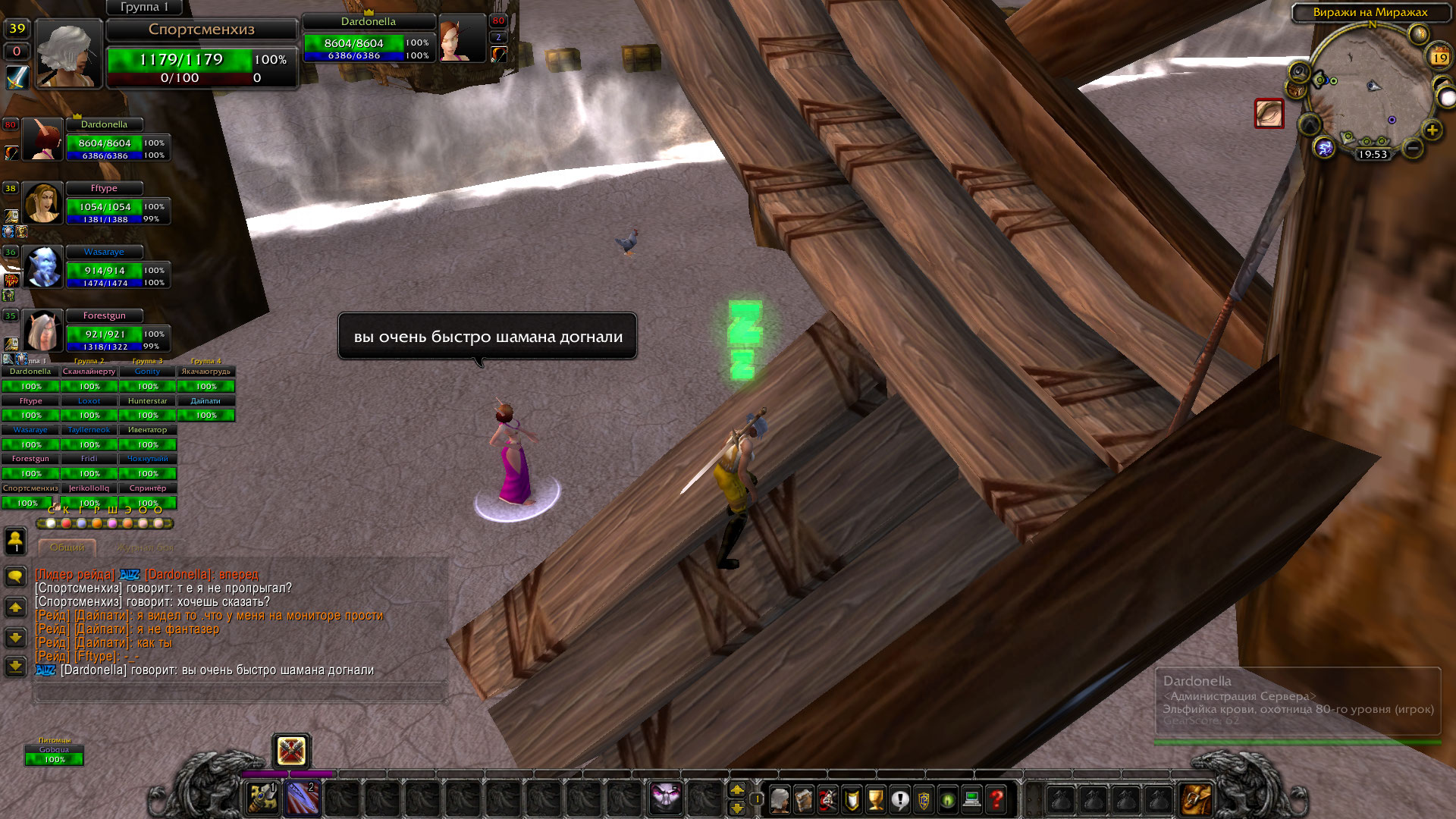Open the red question mark help menu
The height and width of the screenshot is (819, 1456).
(996, 799)
